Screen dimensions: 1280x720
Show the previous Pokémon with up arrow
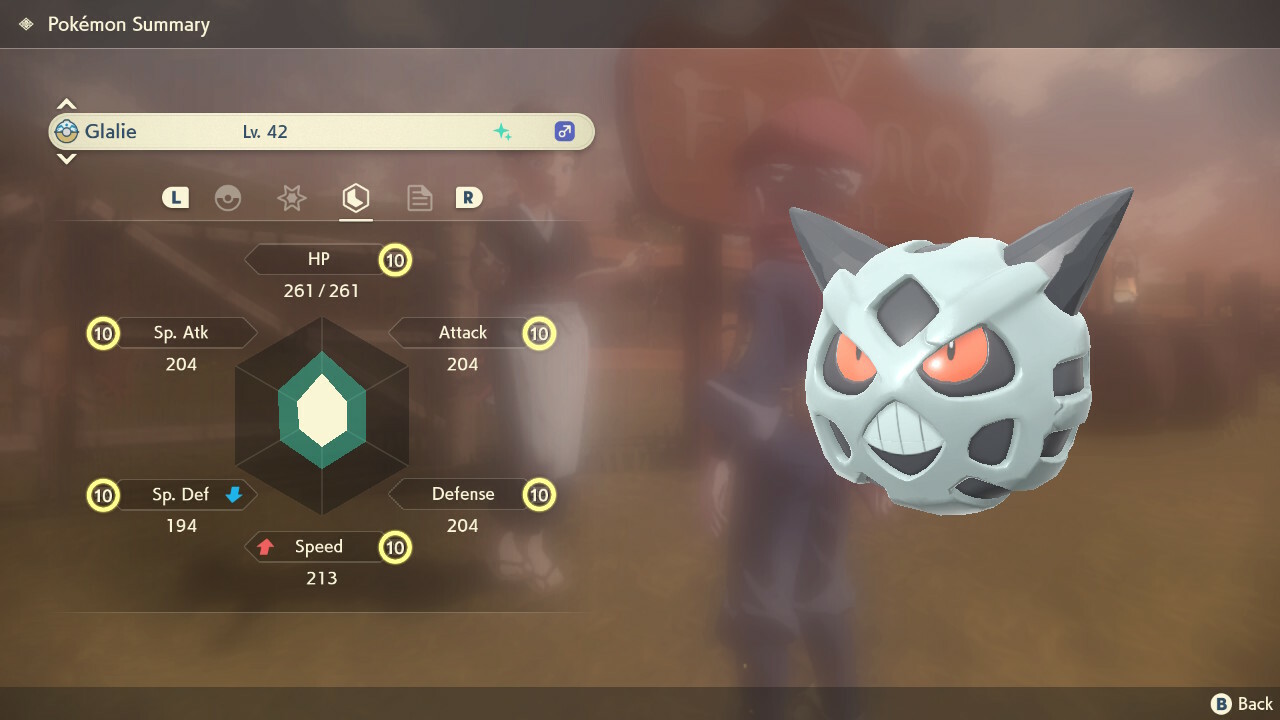(x=66, y=104)
